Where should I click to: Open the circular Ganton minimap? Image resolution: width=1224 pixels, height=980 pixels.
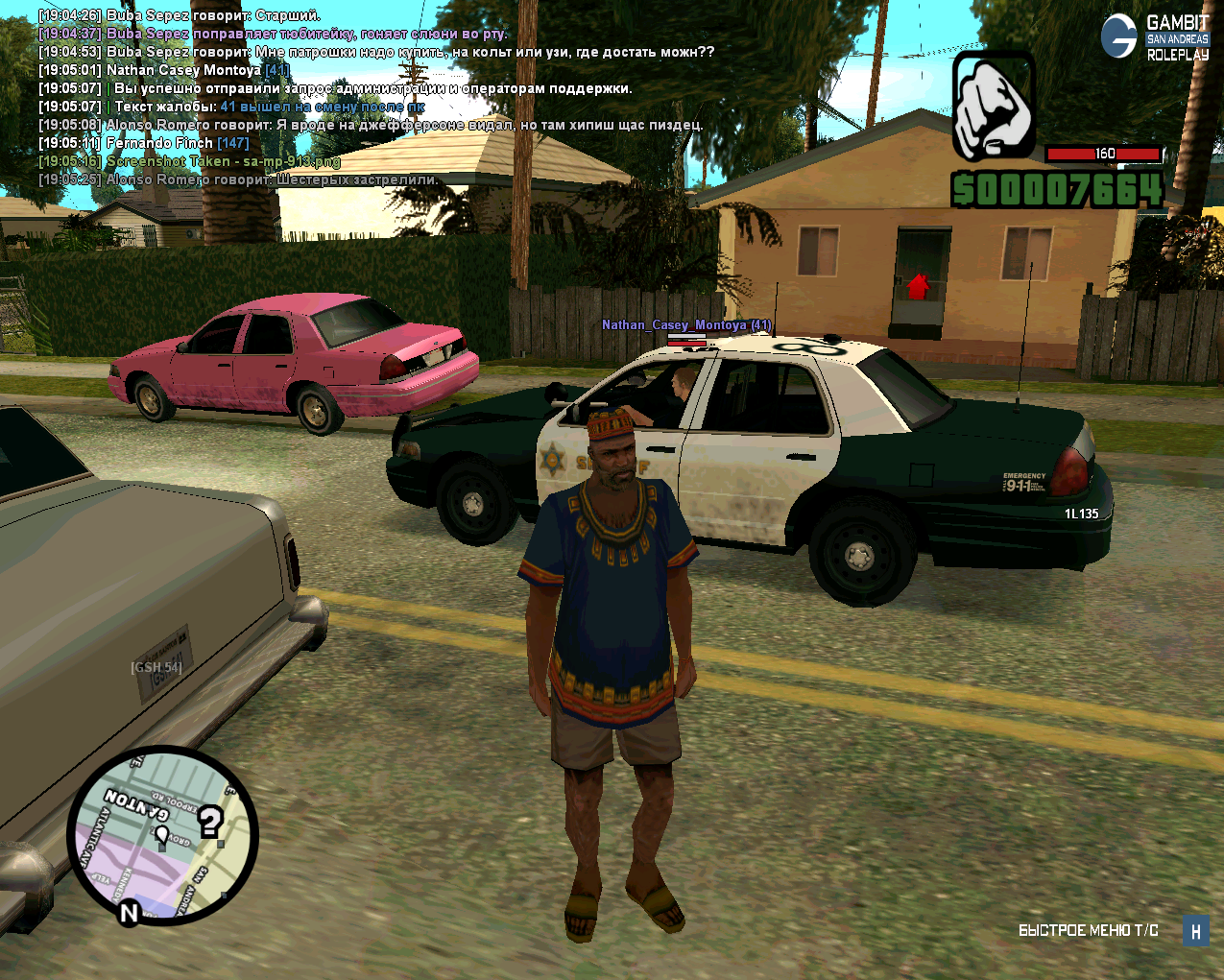(x=162, y=834)
